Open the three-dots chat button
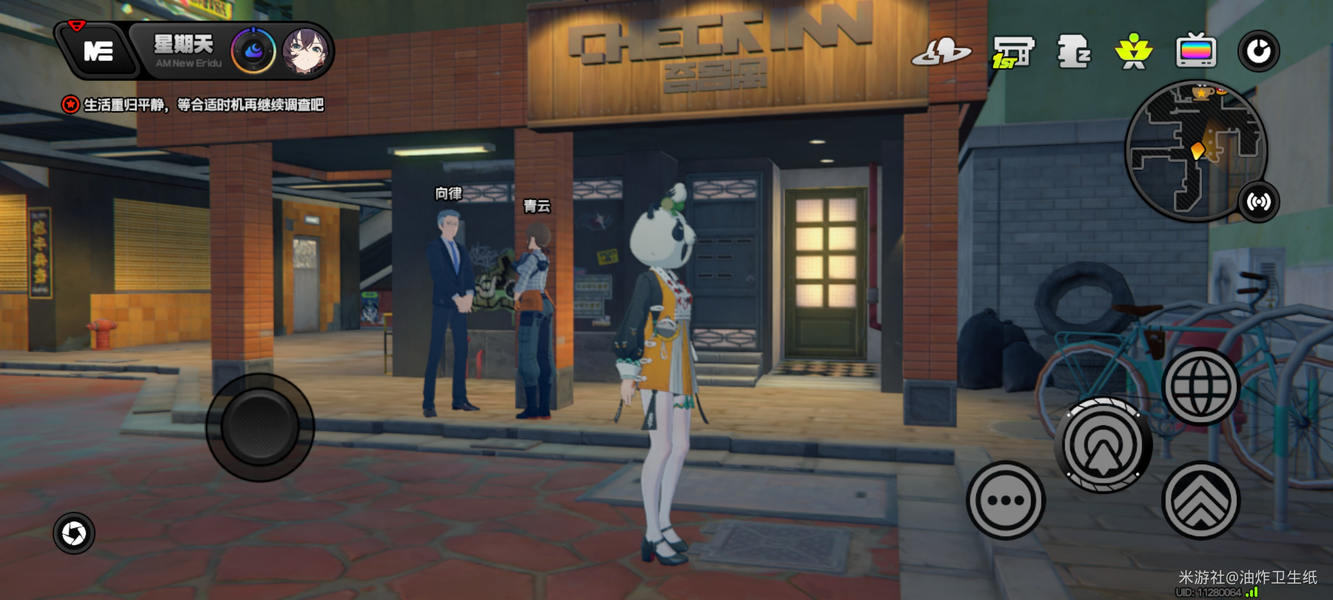Screen dimensions: 1333x600 (x=1006, y=500)
